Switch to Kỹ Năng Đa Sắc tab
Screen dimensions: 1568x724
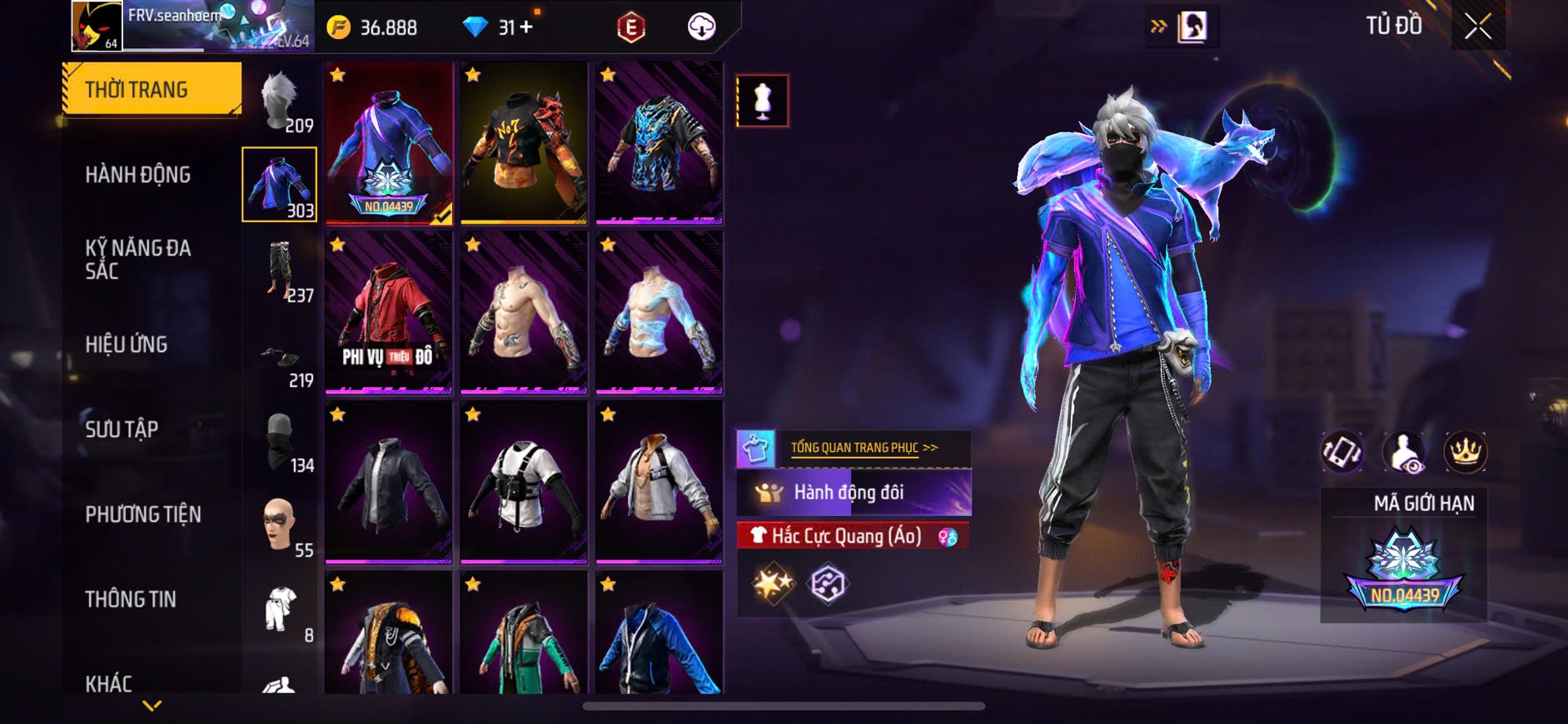(138, 259)
